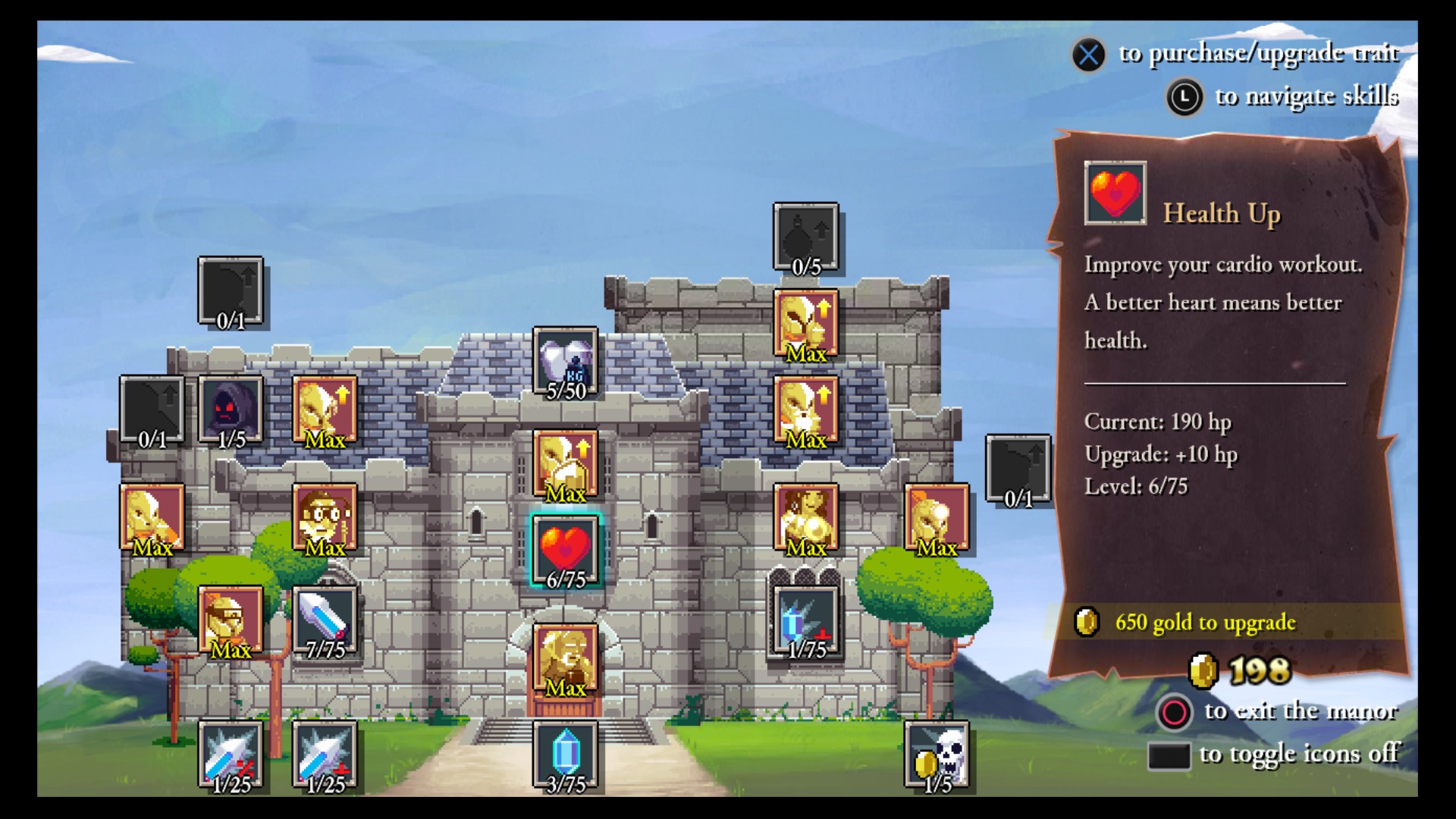Select the sword skill with red slash mark
This screenshot has width=1456, height=819.
[x=231, y=755]
